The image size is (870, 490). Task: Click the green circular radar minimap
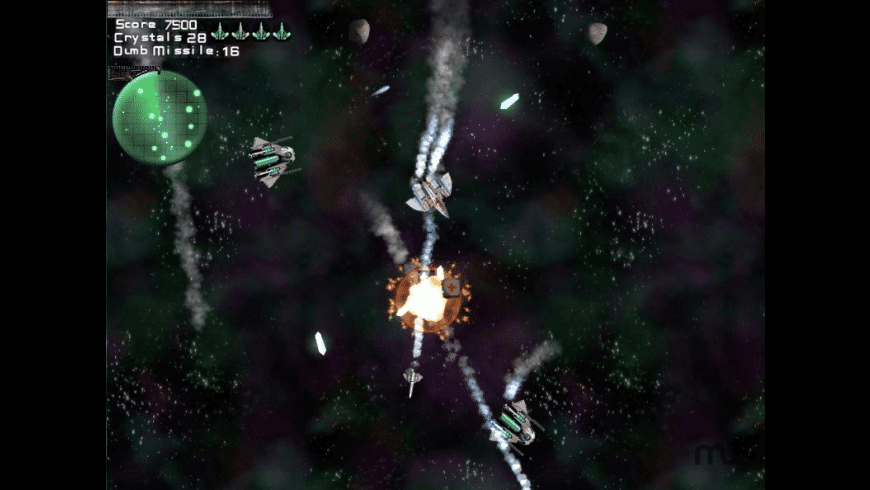pos(159,118)
